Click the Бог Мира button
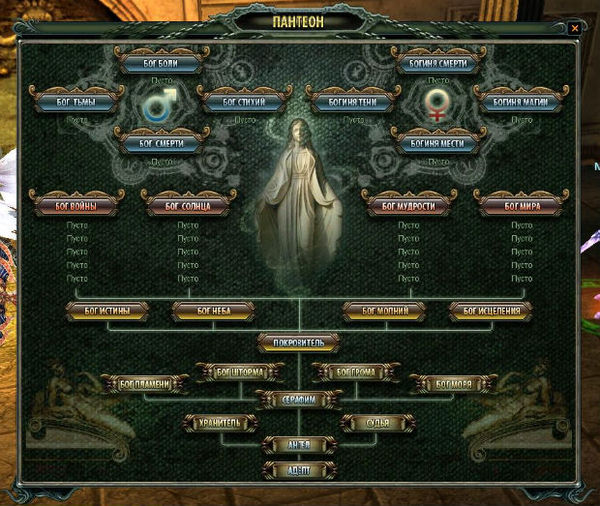This screenshot has height=506, width=600. [x=518, y=206]
